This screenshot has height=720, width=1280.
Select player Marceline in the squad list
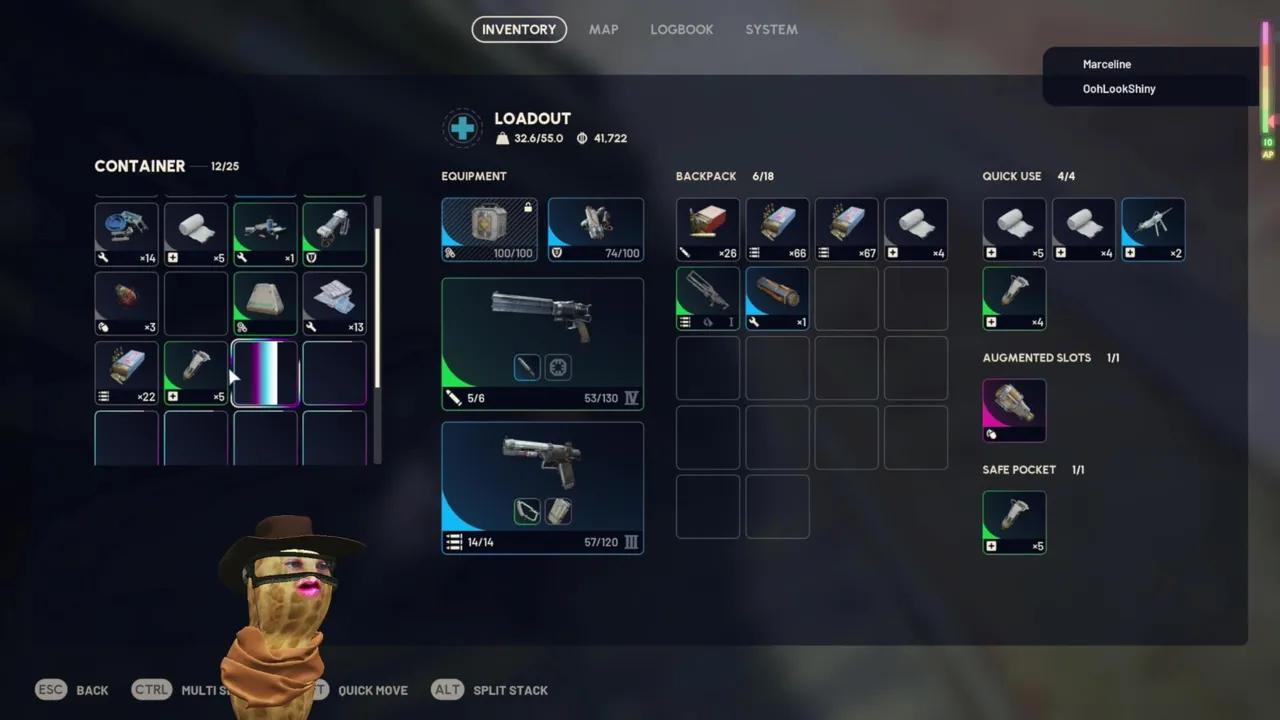click(x=1106, y=64)
